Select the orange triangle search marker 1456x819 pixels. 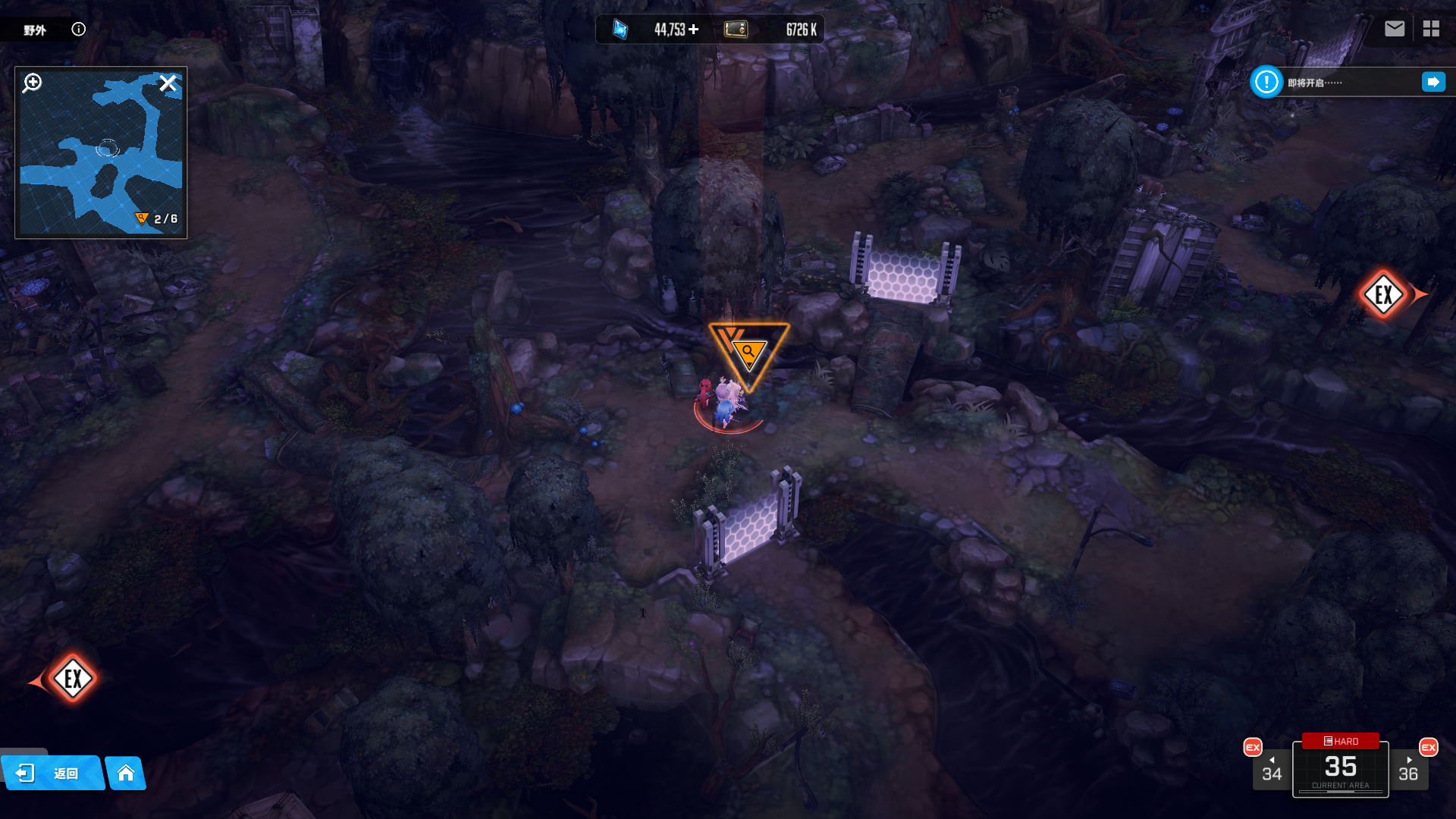pos(748,353)
